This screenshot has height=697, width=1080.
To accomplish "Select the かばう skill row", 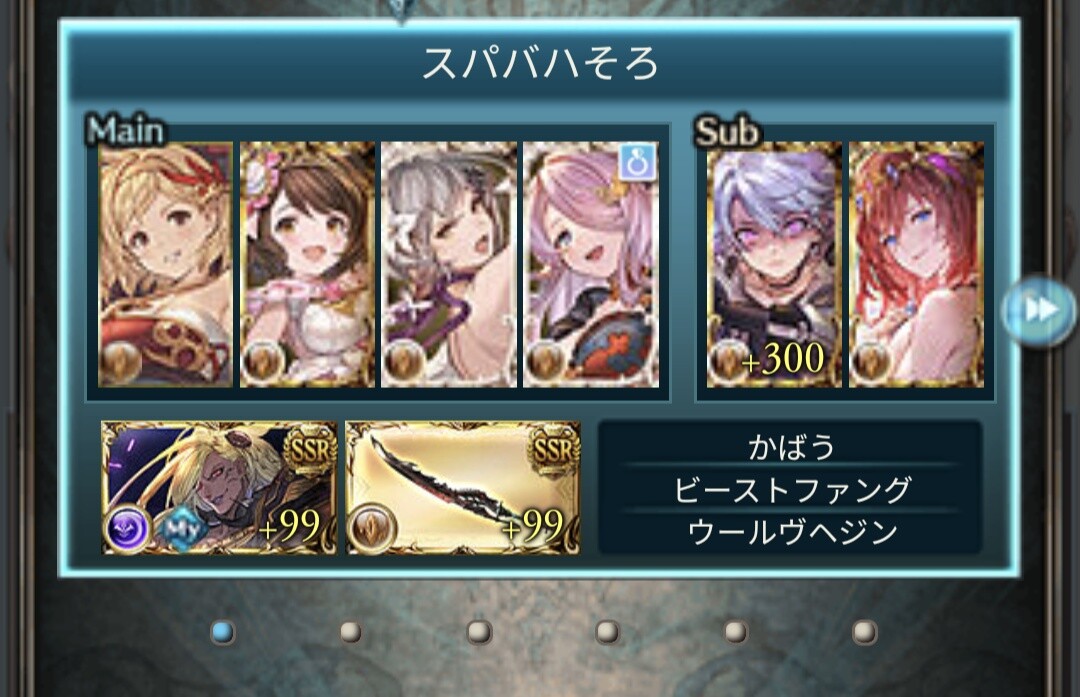I will coord(790,446).
